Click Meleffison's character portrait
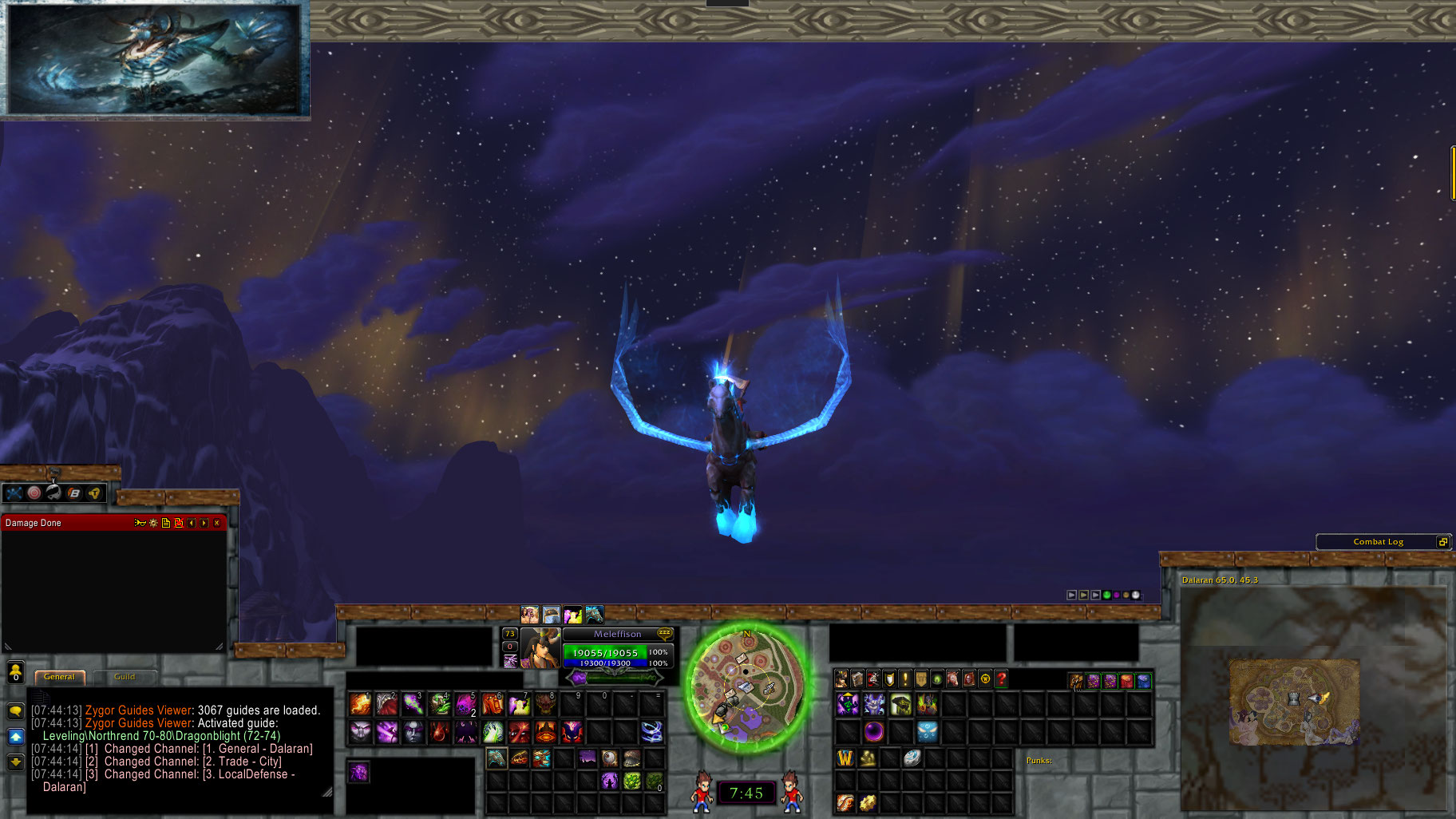The image size is (1456, 819). pyautogui.click(x=541, y=648)
